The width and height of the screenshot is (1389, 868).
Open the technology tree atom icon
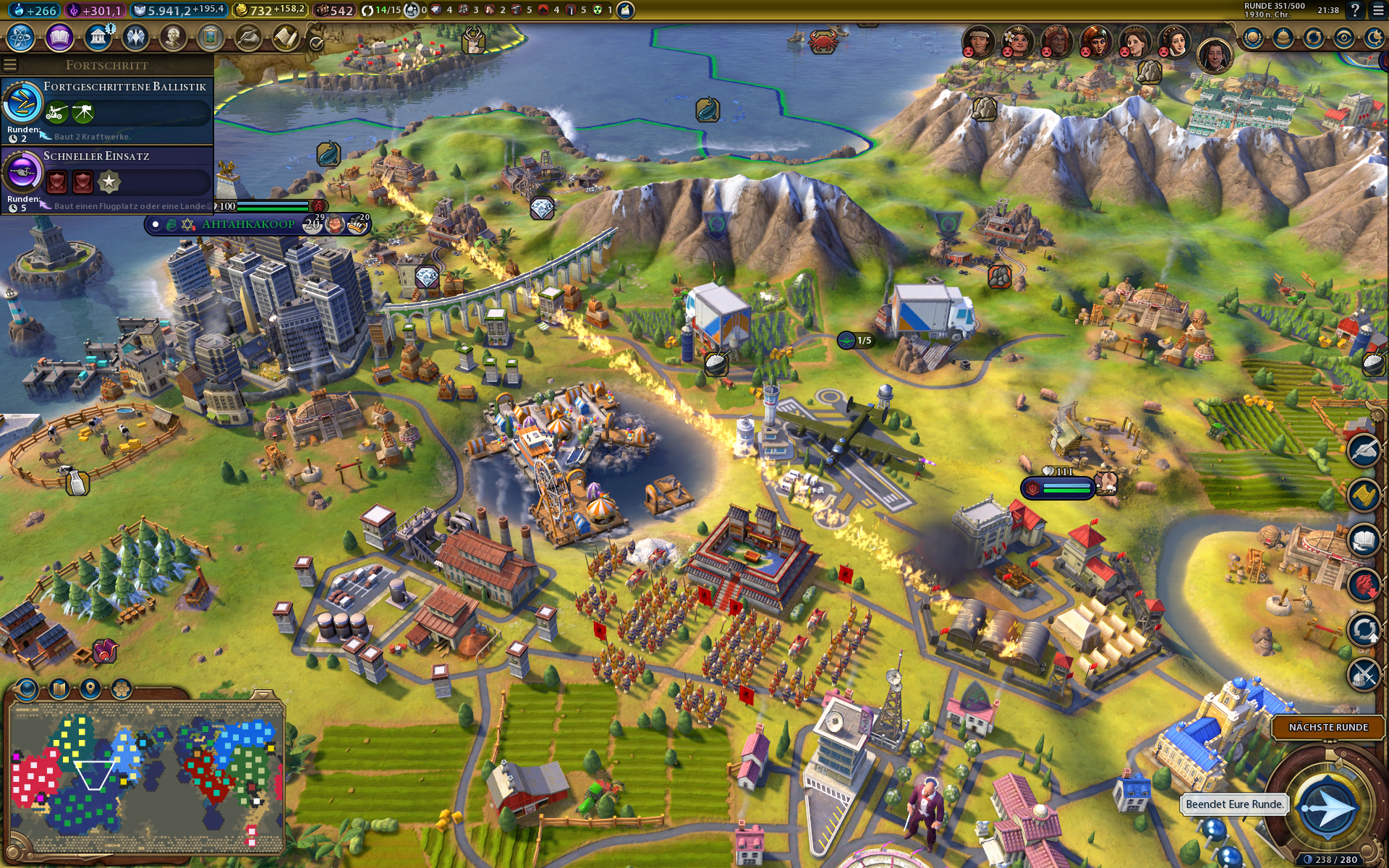[21, 37]
